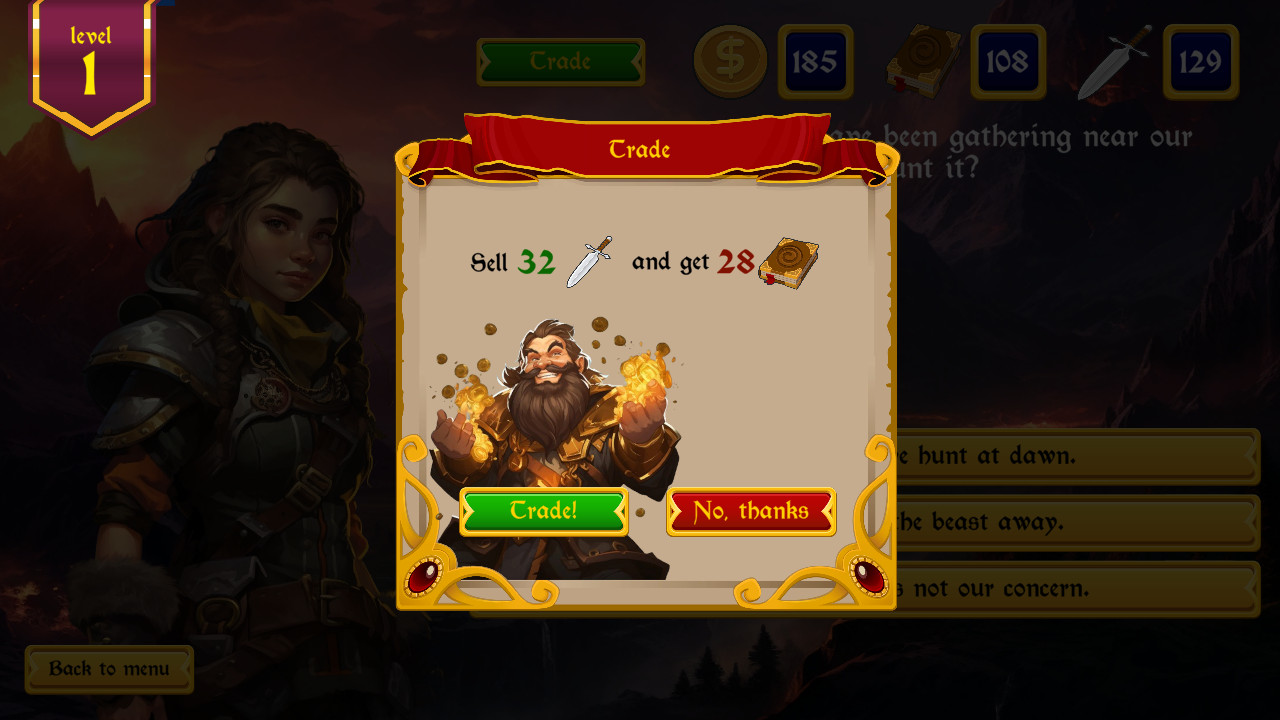
Task: Select the book icon next to get 28
Action: pyautogui.click(x=789, y=263)
